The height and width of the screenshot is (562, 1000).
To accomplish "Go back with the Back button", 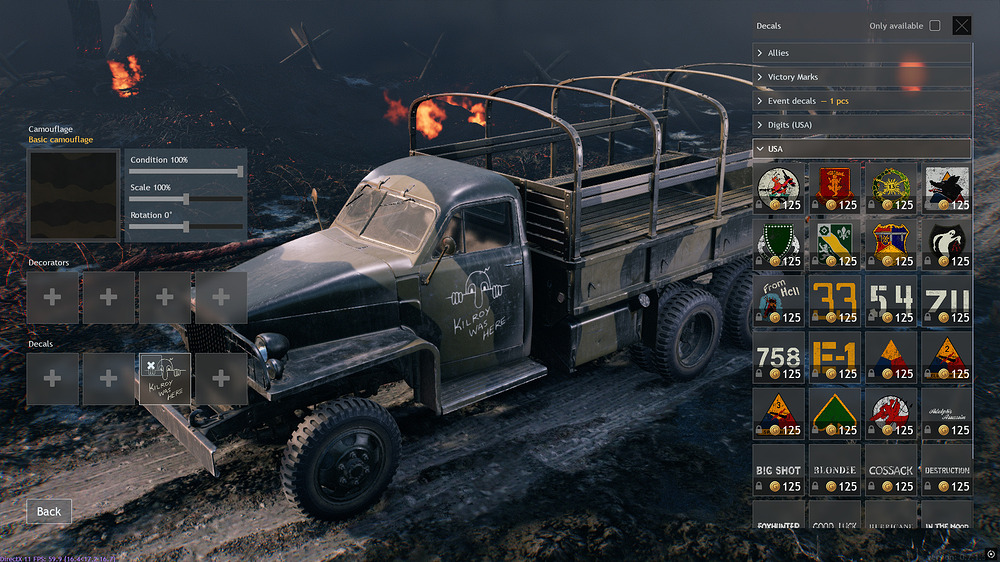I will 49,511.
